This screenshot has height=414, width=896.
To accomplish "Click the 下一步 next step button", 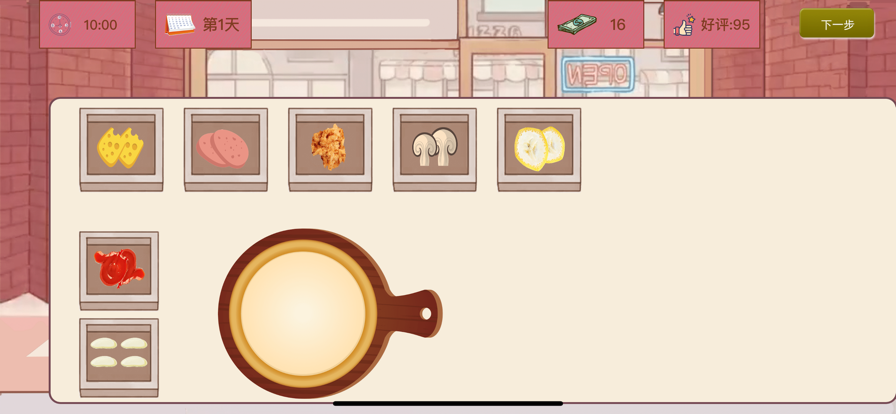I will pyautogui.click(x=837, y=24).
